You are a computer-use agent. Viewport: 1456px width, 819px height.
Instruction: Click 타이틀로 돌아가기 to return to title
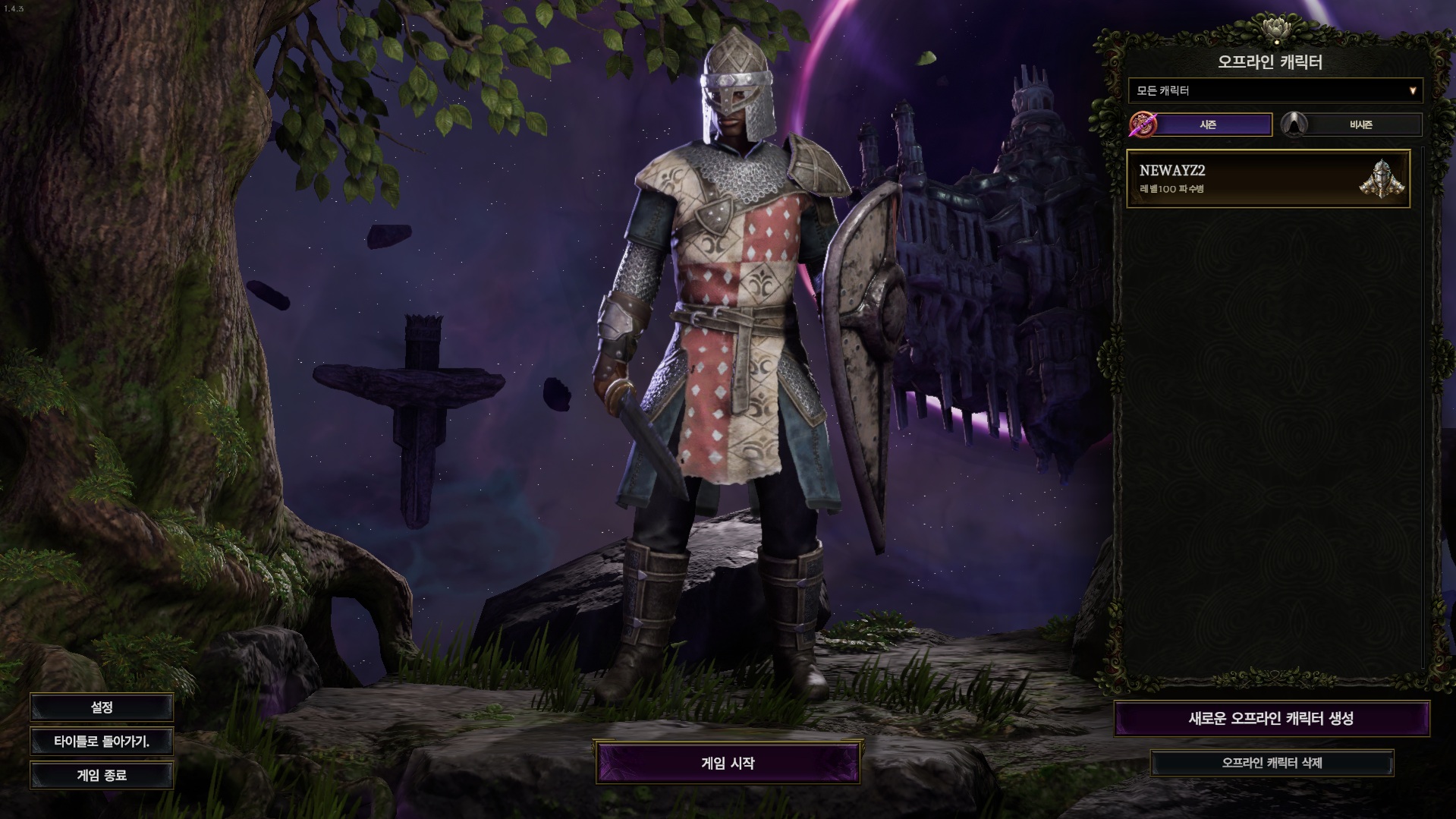click(102, 742)
